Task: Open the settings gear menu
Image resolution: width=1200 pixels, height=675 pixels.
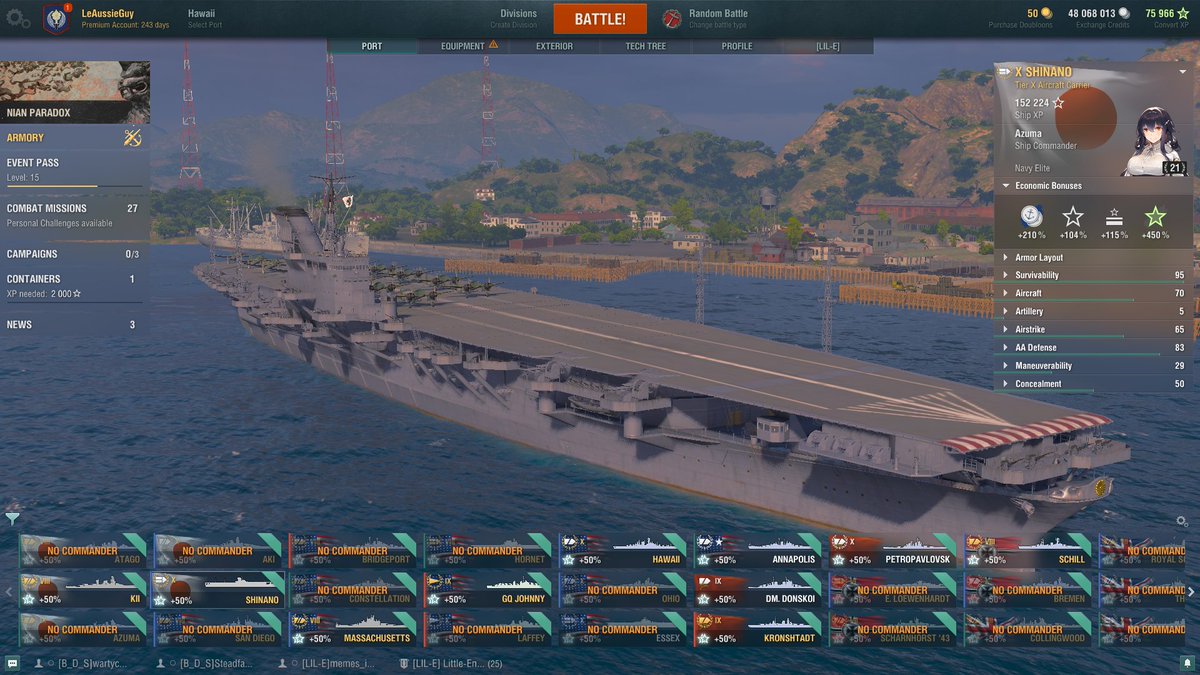Action: 18,18
